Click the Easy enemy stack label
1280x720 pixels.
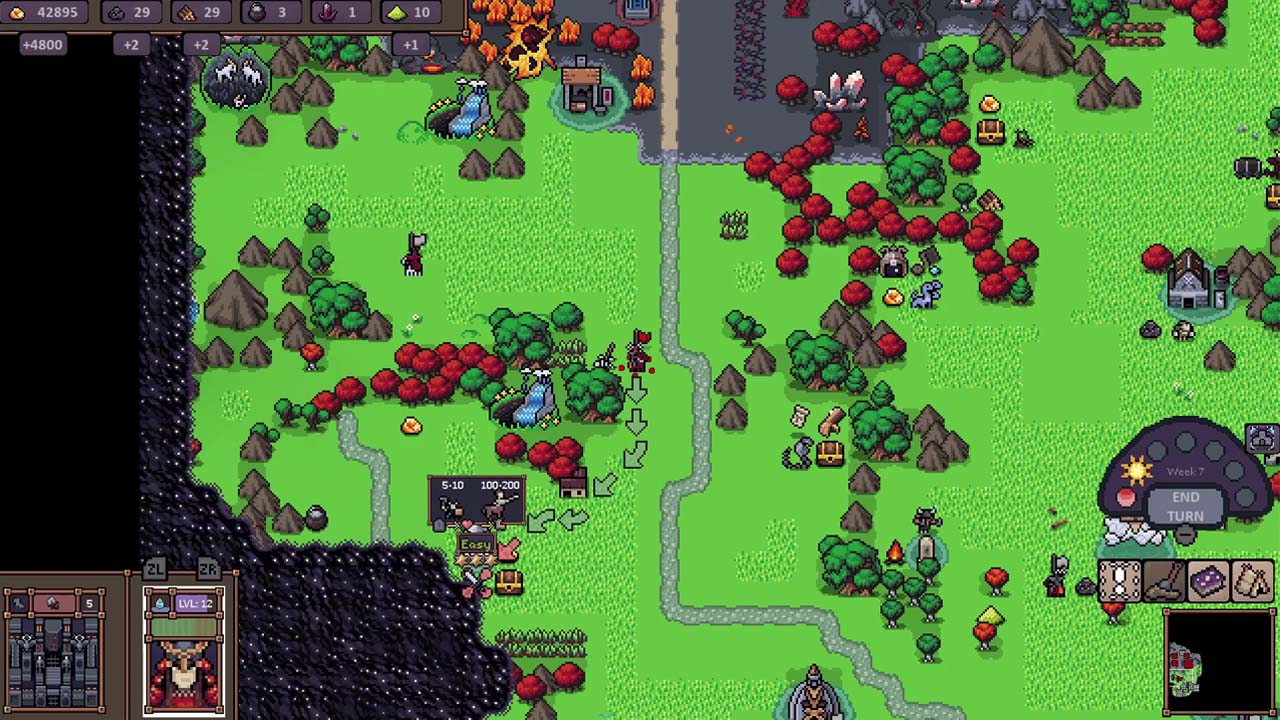point(476,543)
